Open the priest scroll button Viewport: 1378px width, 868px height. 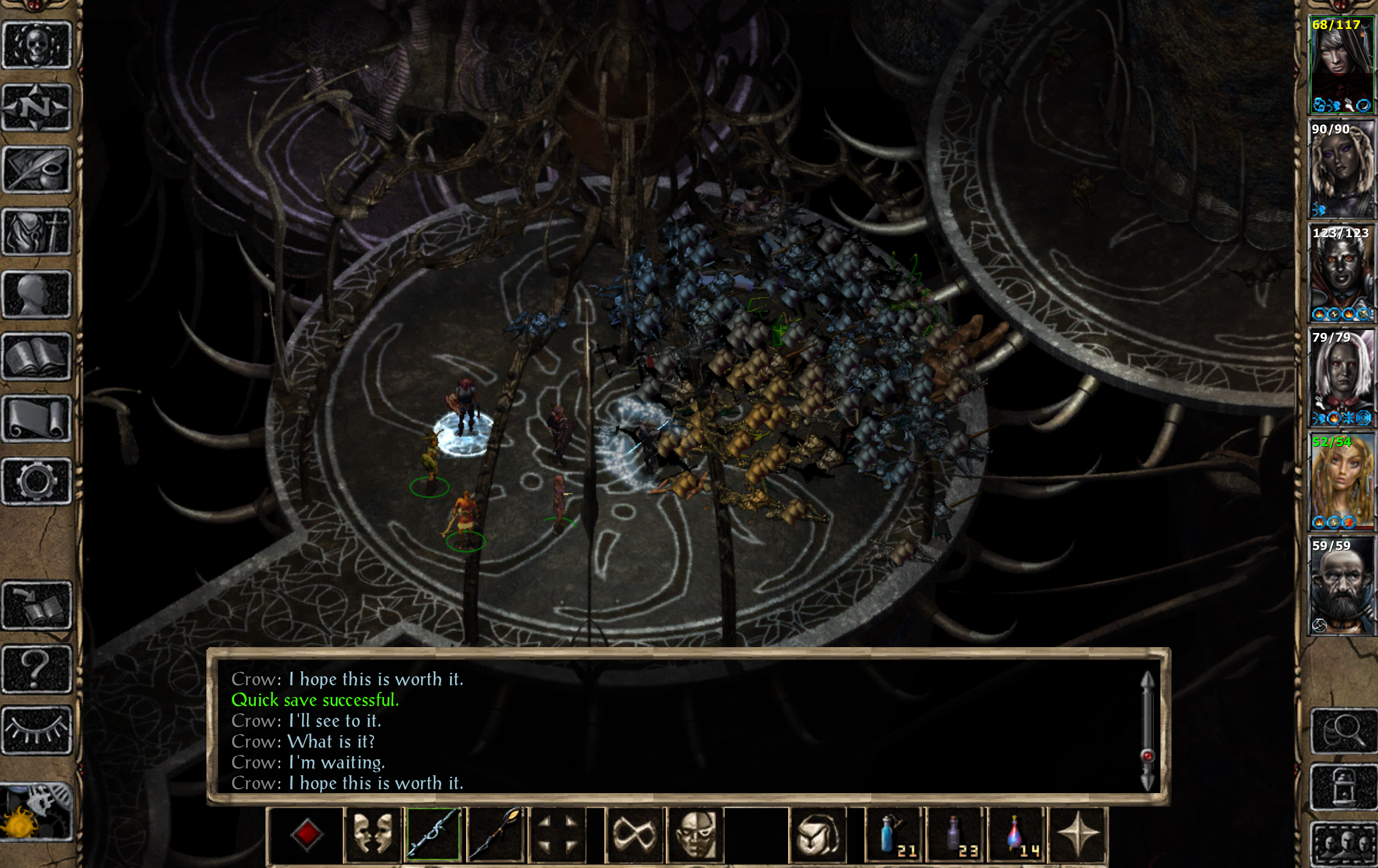(x=37, y=419)
